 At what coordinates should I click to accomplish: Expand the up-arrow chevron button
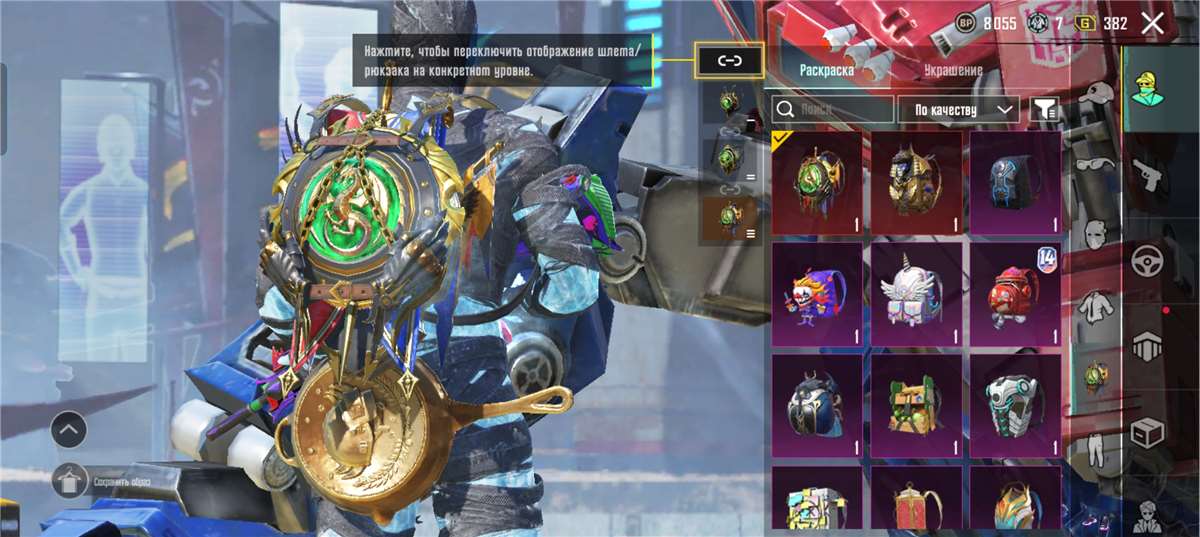pos(69,430)
